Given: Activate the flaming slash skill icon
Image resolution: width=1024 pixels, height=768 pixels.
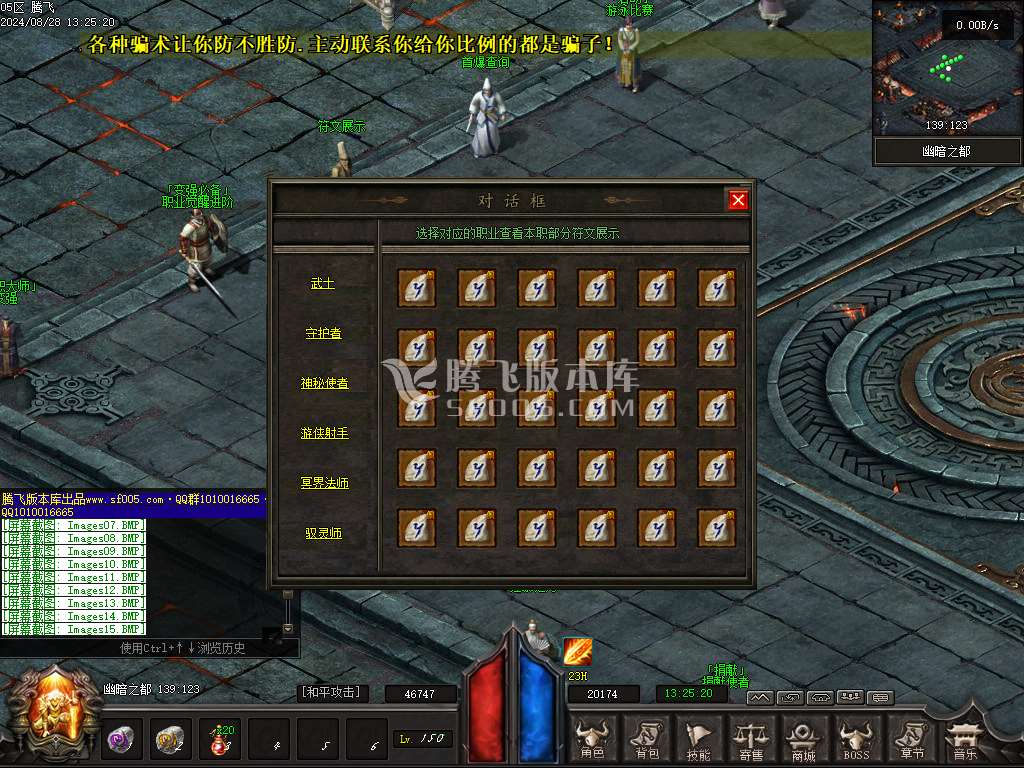Looking at the screenshot, I should click(x=578, y=652).
